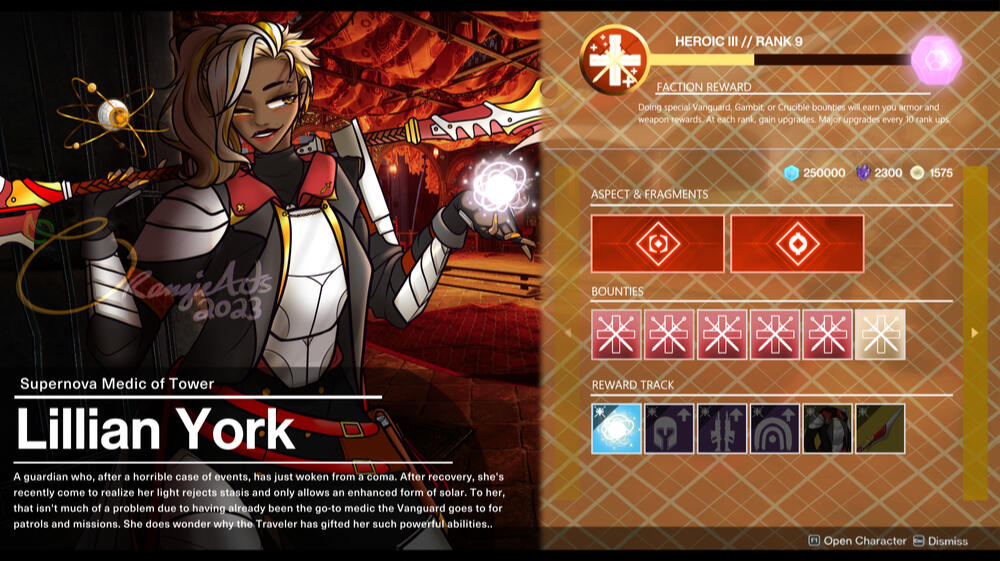This screenshot has width=1000, height=561.
Task: Pick the pale cream-colored bounty tile
Action: 880,334
